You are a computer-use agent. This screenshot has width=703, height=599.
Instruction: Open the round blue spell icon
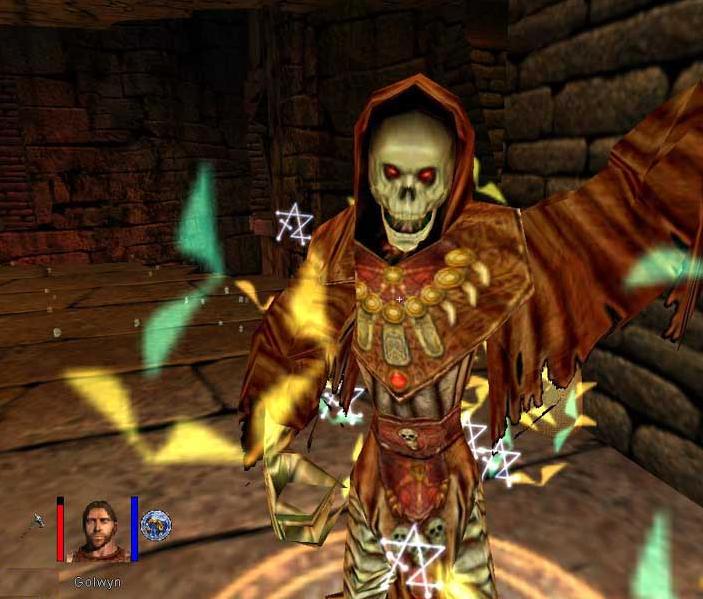point(156,525)
